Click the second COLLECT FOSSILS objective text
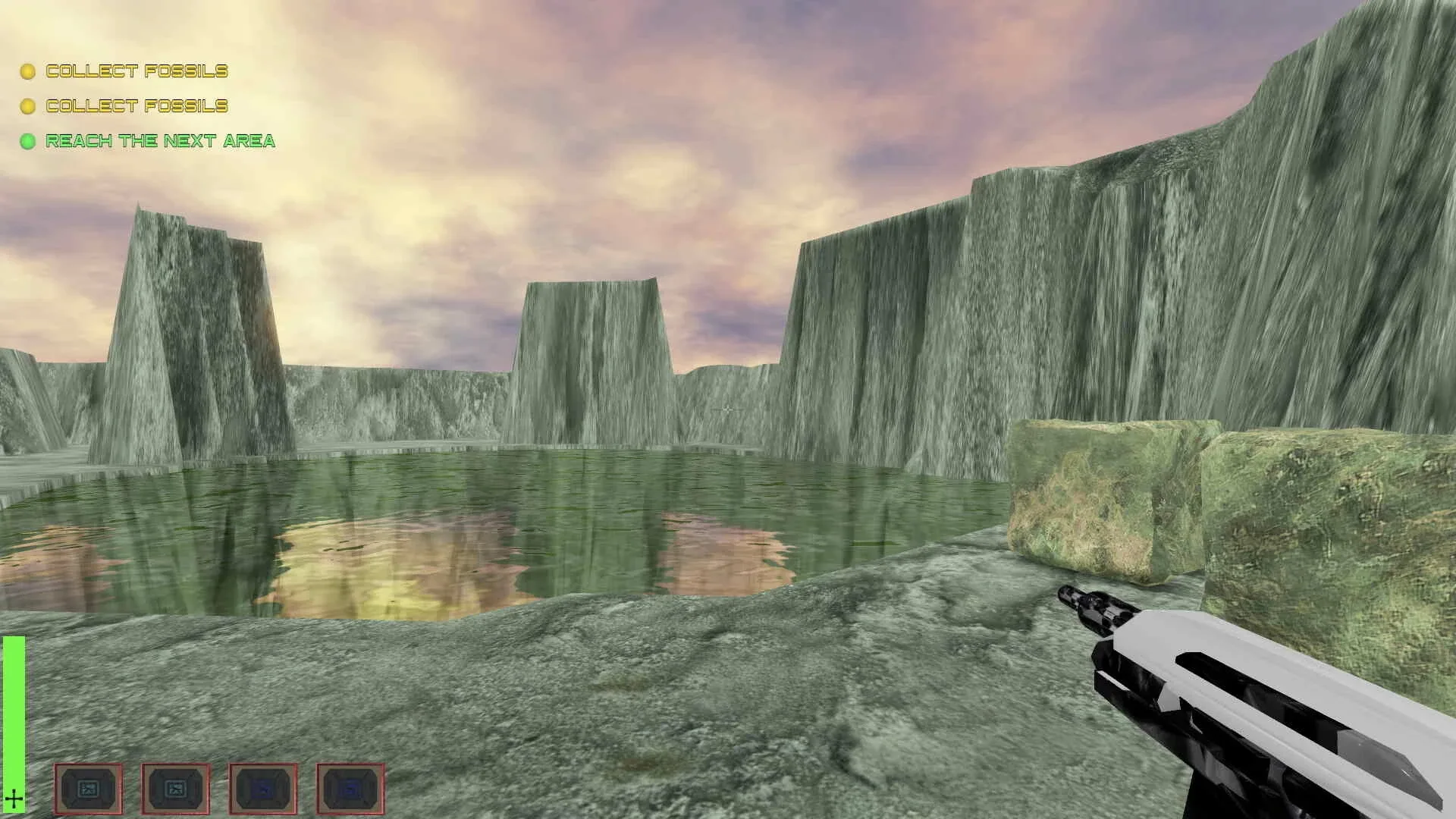Screen dimensions: 1456x819 pyautogui.click(x=136, y=106)
